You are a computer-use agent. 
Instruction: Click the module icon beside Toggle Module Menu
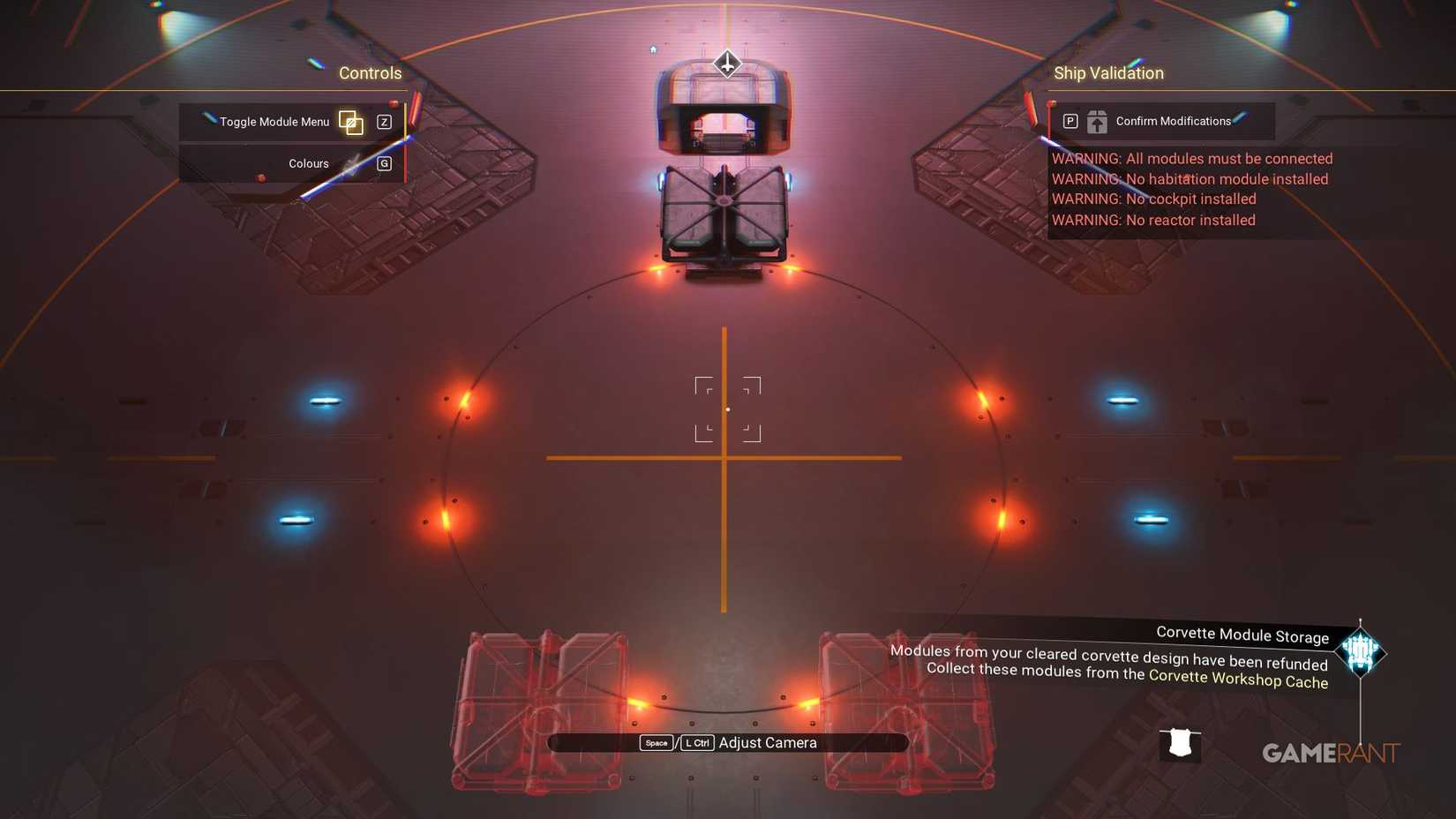(x=350, y=122)
